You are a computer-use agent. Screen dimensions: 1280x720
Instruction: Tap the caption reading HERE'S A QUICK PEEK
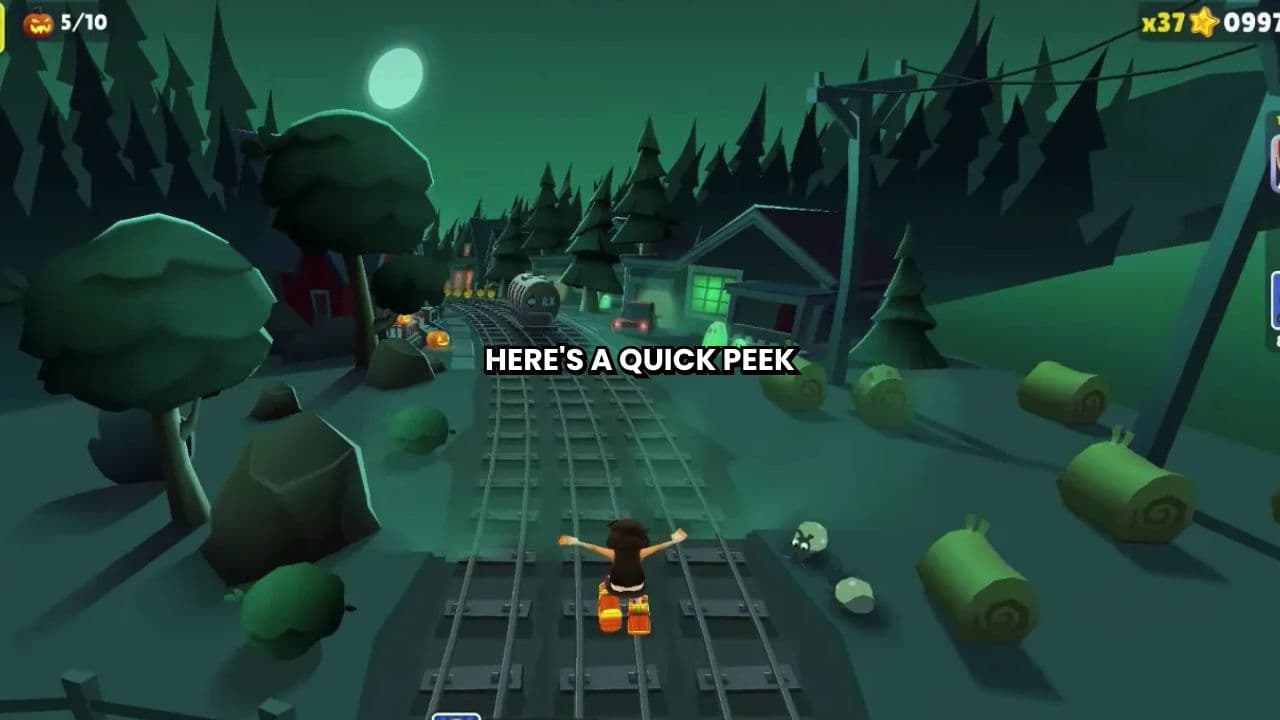[x=639, y=362]
